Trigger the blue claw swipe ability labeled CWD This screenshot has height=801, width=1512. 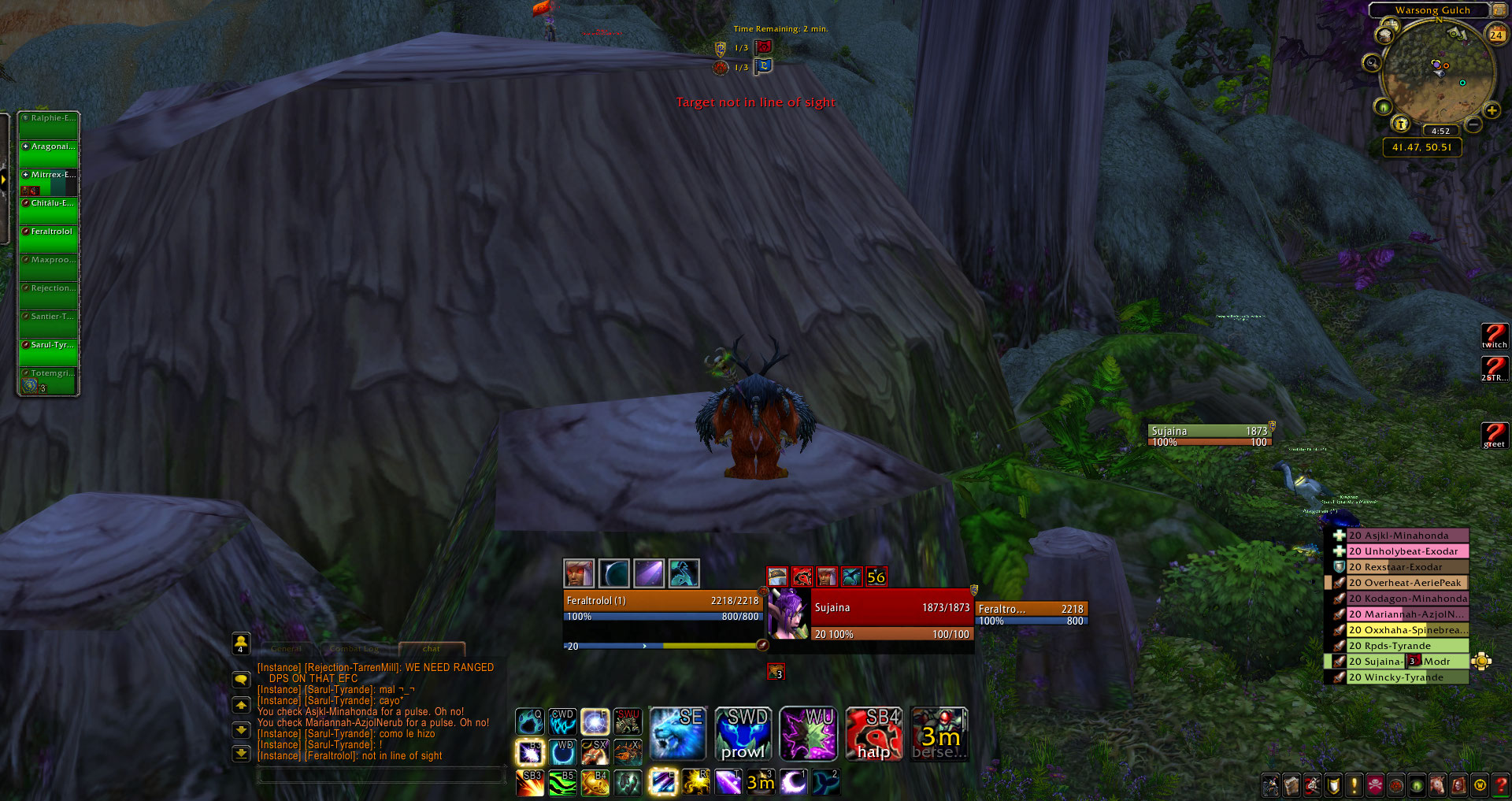pos(562,721)
